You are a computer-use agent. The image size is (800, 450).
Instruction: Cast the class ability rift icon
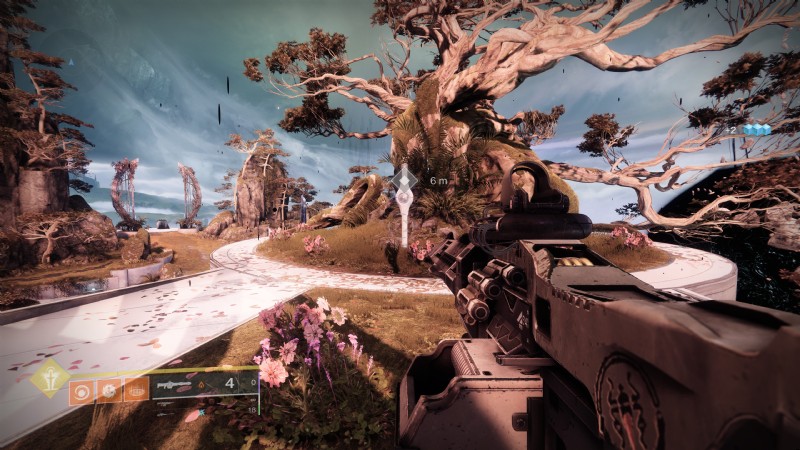click(135, 389)
